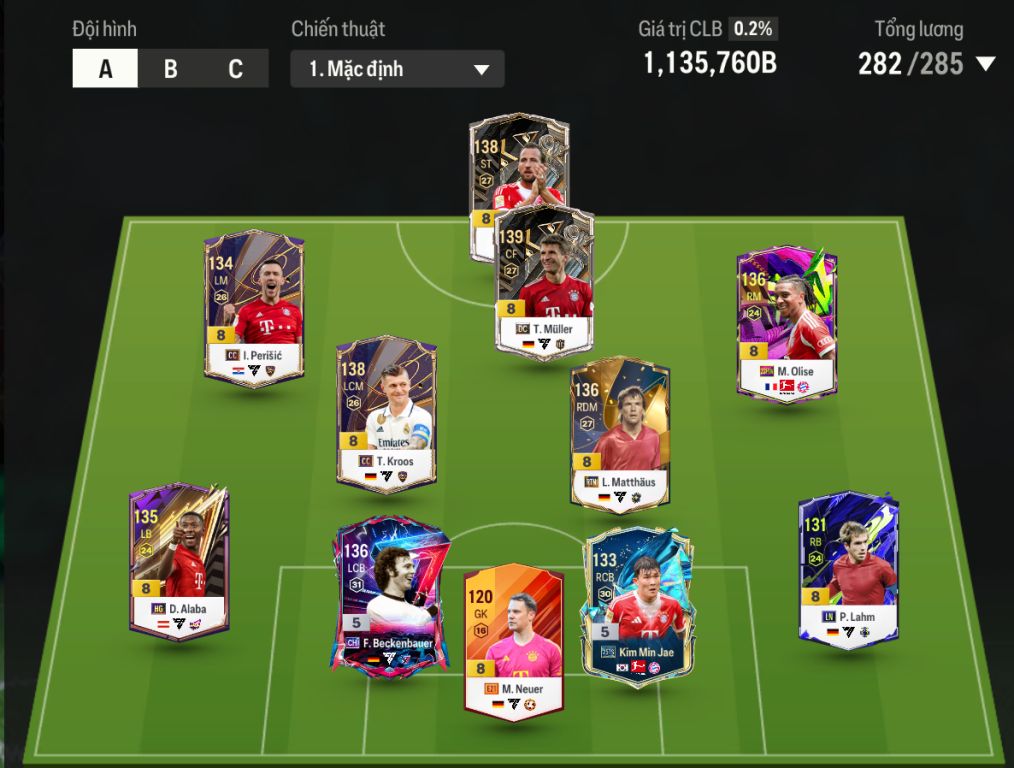Open the Mặc định tactics dropdown
This screenshot has height=768, width=1014.
pyautogui.click(x=397, y=69)
